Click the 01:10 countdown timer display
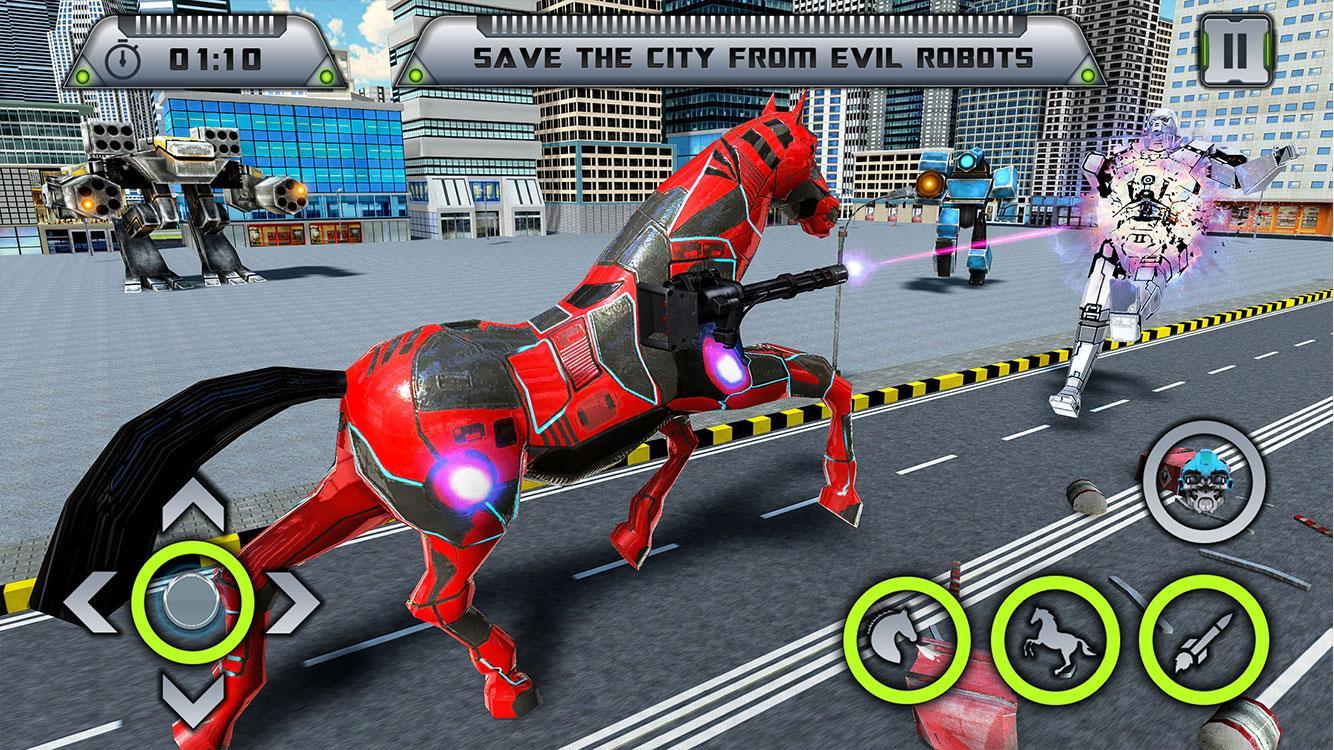 213,59
